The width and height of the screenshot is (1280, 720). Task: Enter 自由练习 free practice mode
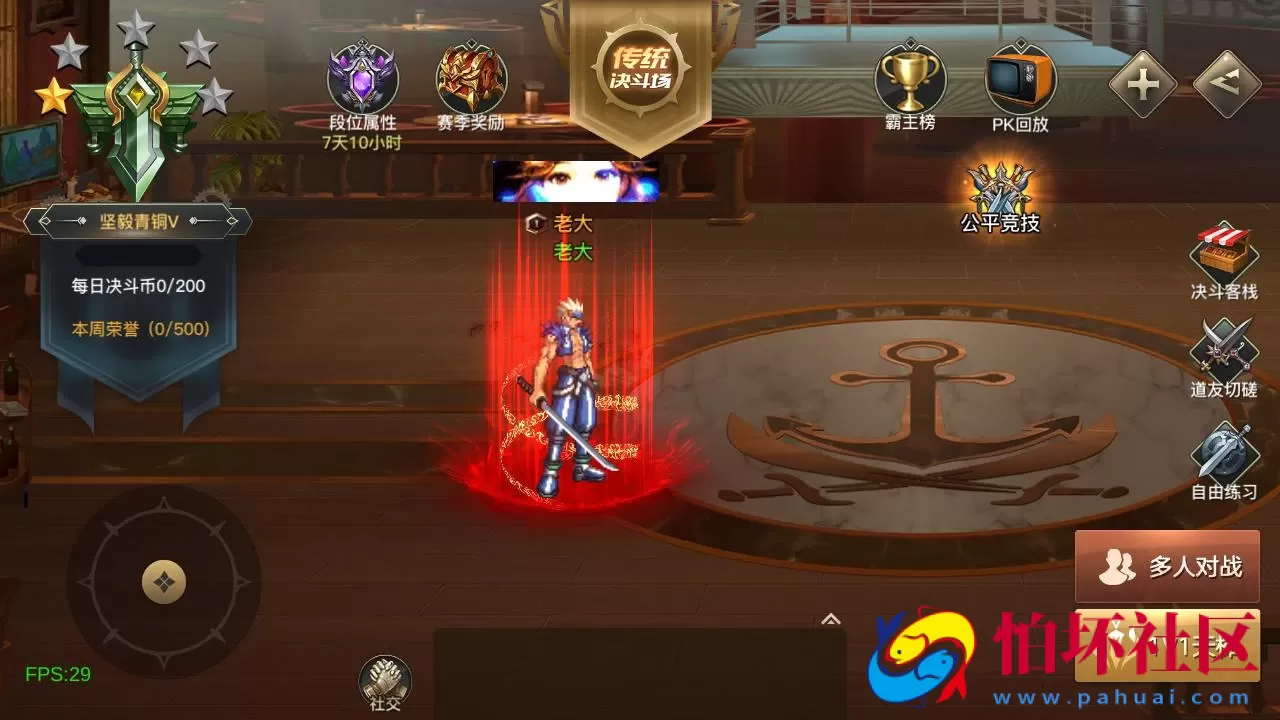click(x=1224, y=458)
